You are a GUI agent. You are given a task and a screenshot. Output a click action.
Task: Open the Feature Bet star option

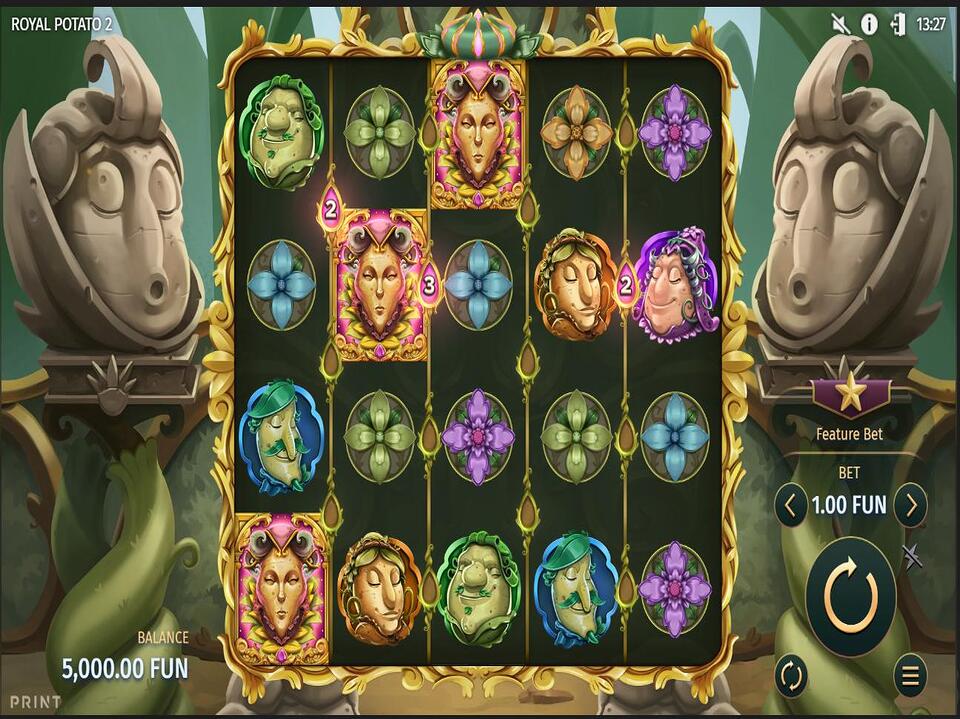(850, 395)
